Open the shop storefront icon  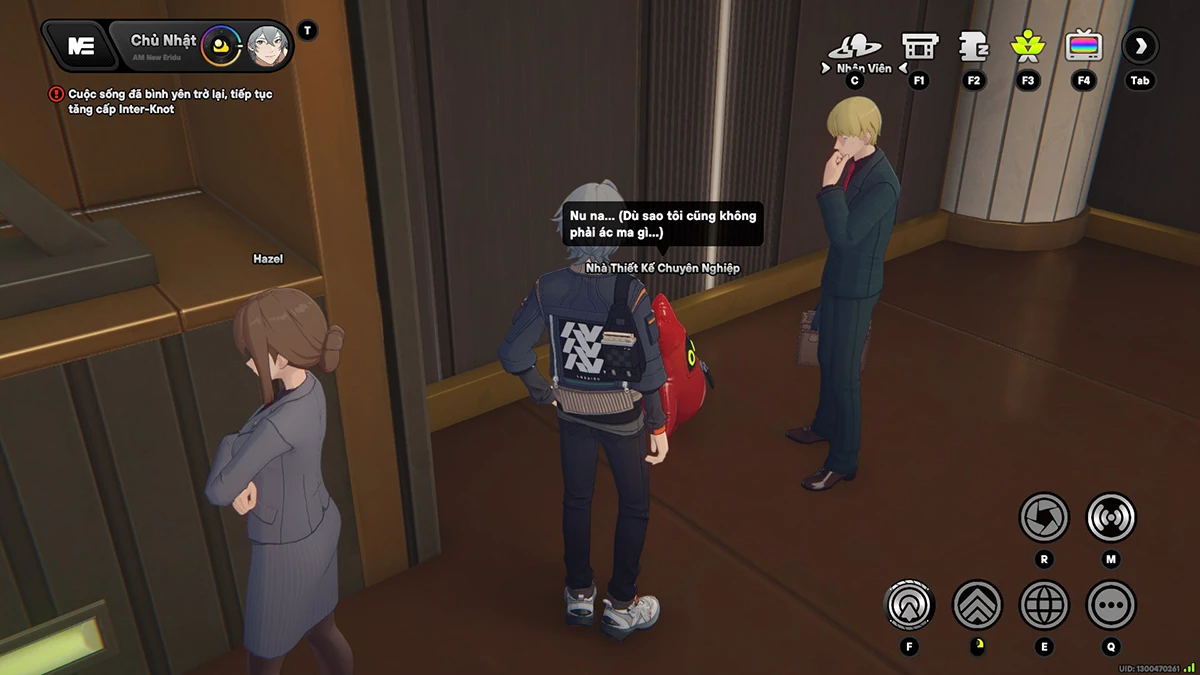click(919, 46)
